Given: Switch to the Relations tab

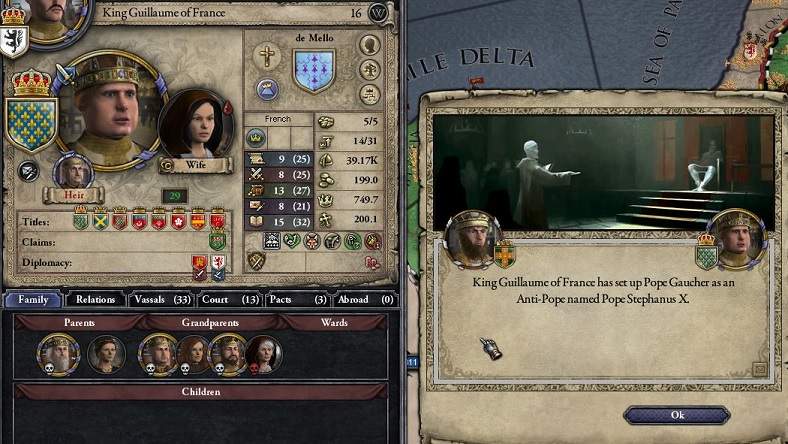Looking at the screenshot, I should click(95, 299).
